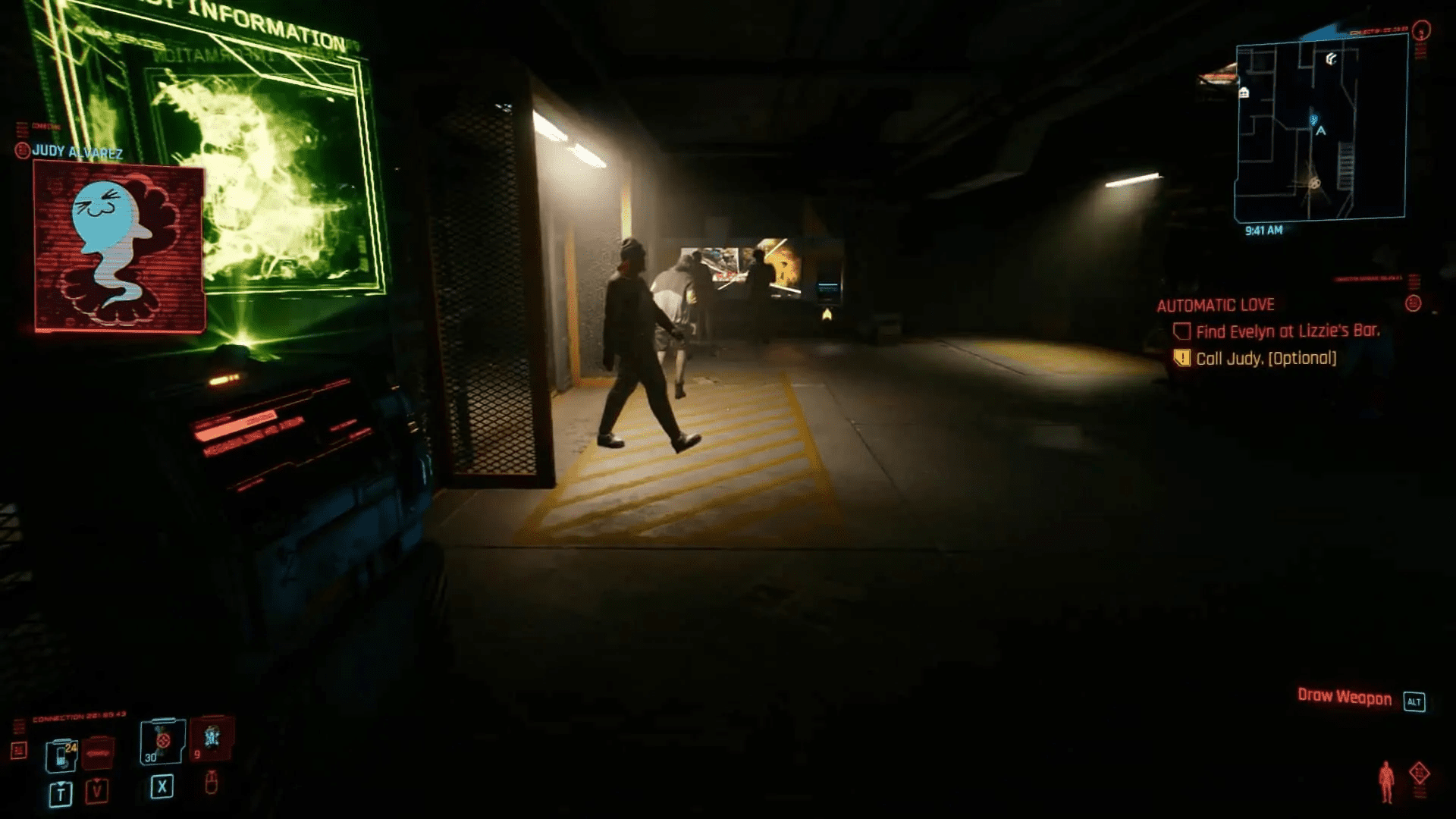Toggle the Find Evelyn objective checkbox
This screenshot has height=819, width=1456.
(x=1181, y=331)
